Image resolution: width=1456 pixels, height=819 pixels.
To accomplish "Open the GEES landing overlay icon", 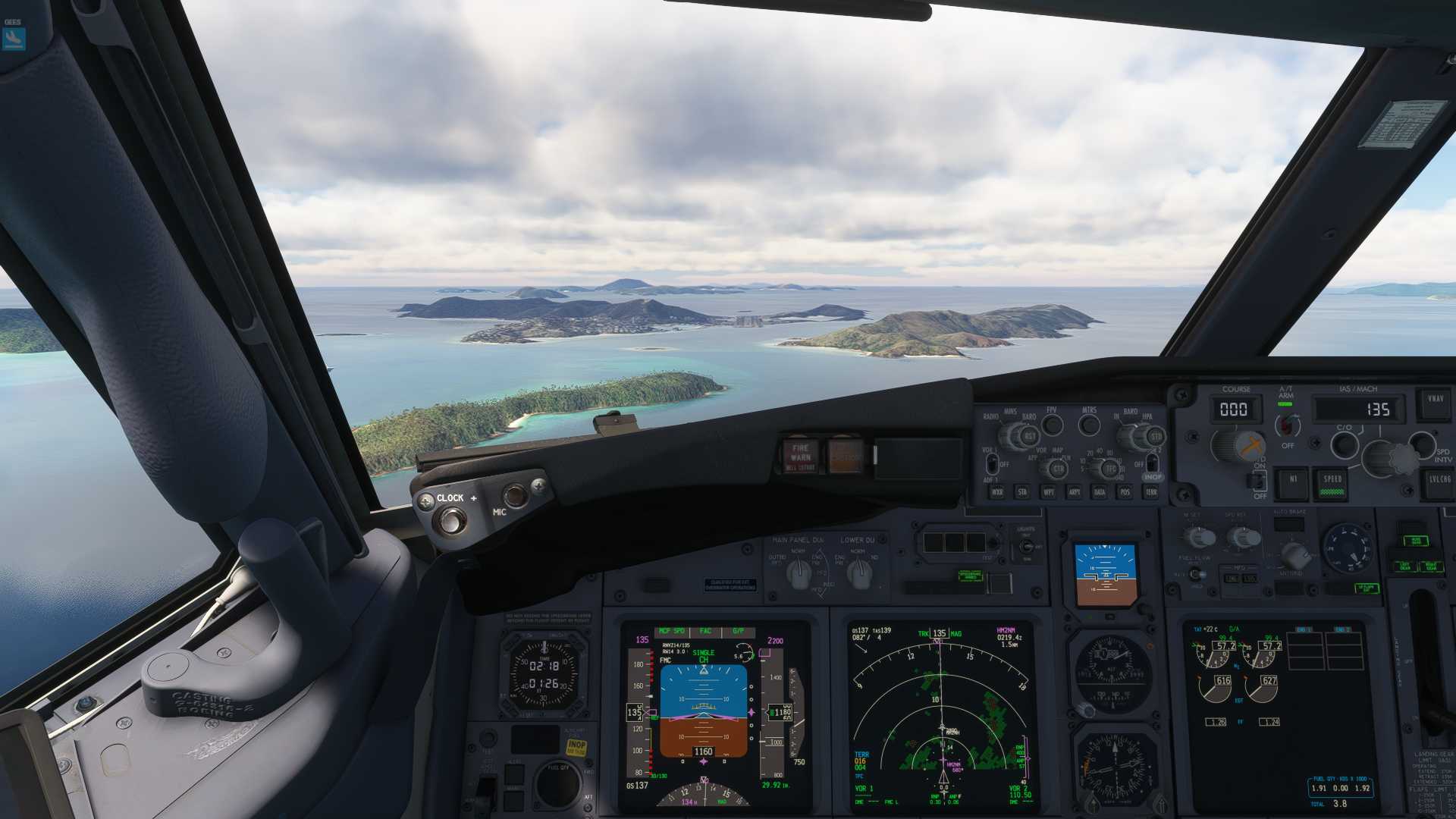I will point(14,38).
